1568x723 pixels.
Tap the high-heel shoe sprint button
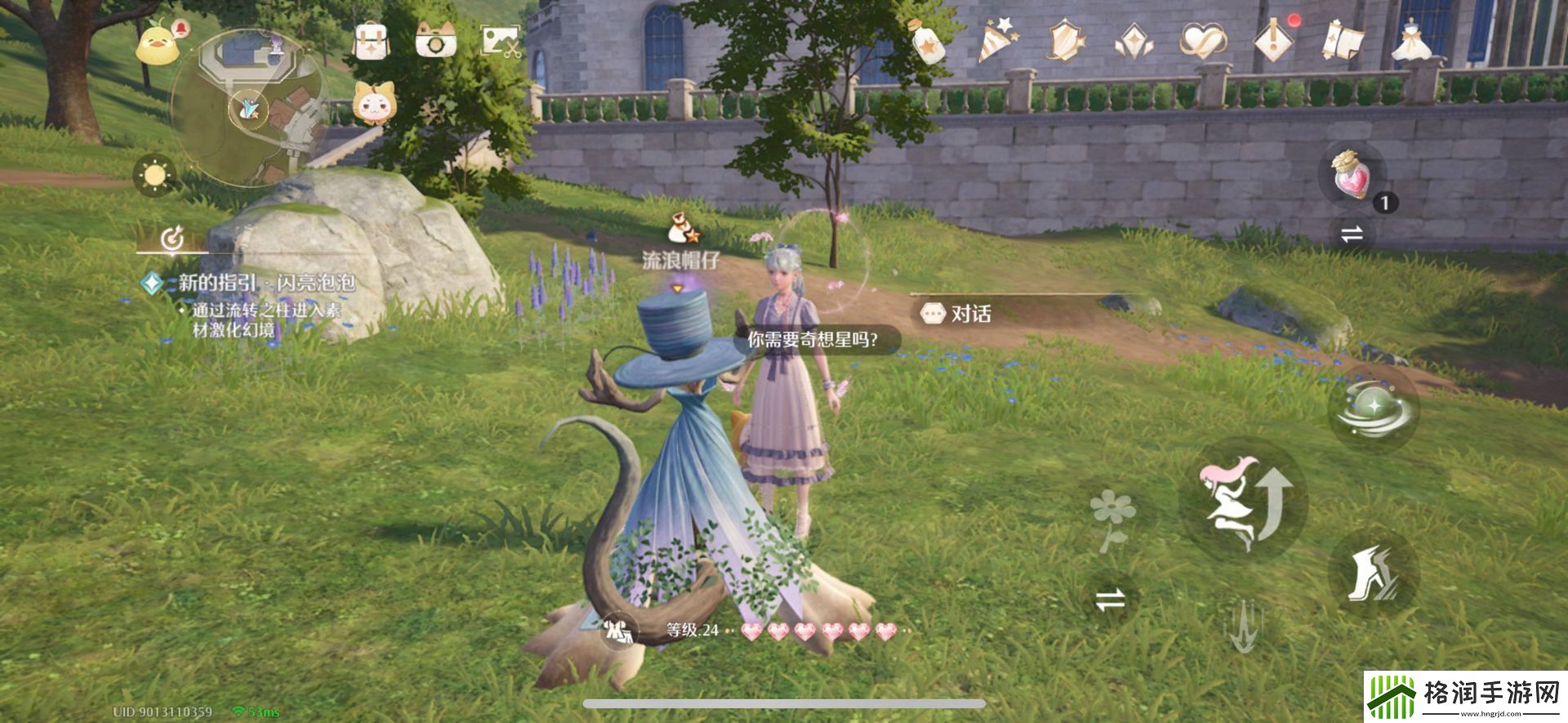coord(1373,573)
